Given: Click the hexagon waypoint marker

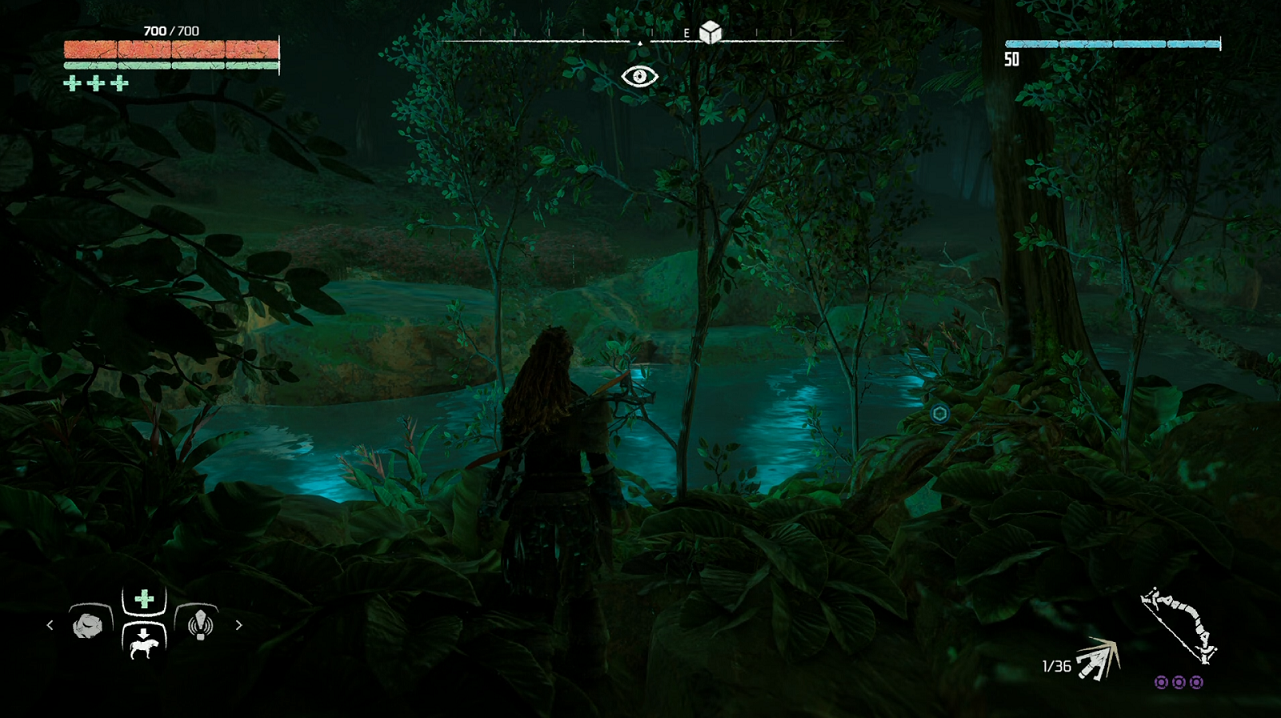Looking at the screenshot, I should click(x=940, y=413).
